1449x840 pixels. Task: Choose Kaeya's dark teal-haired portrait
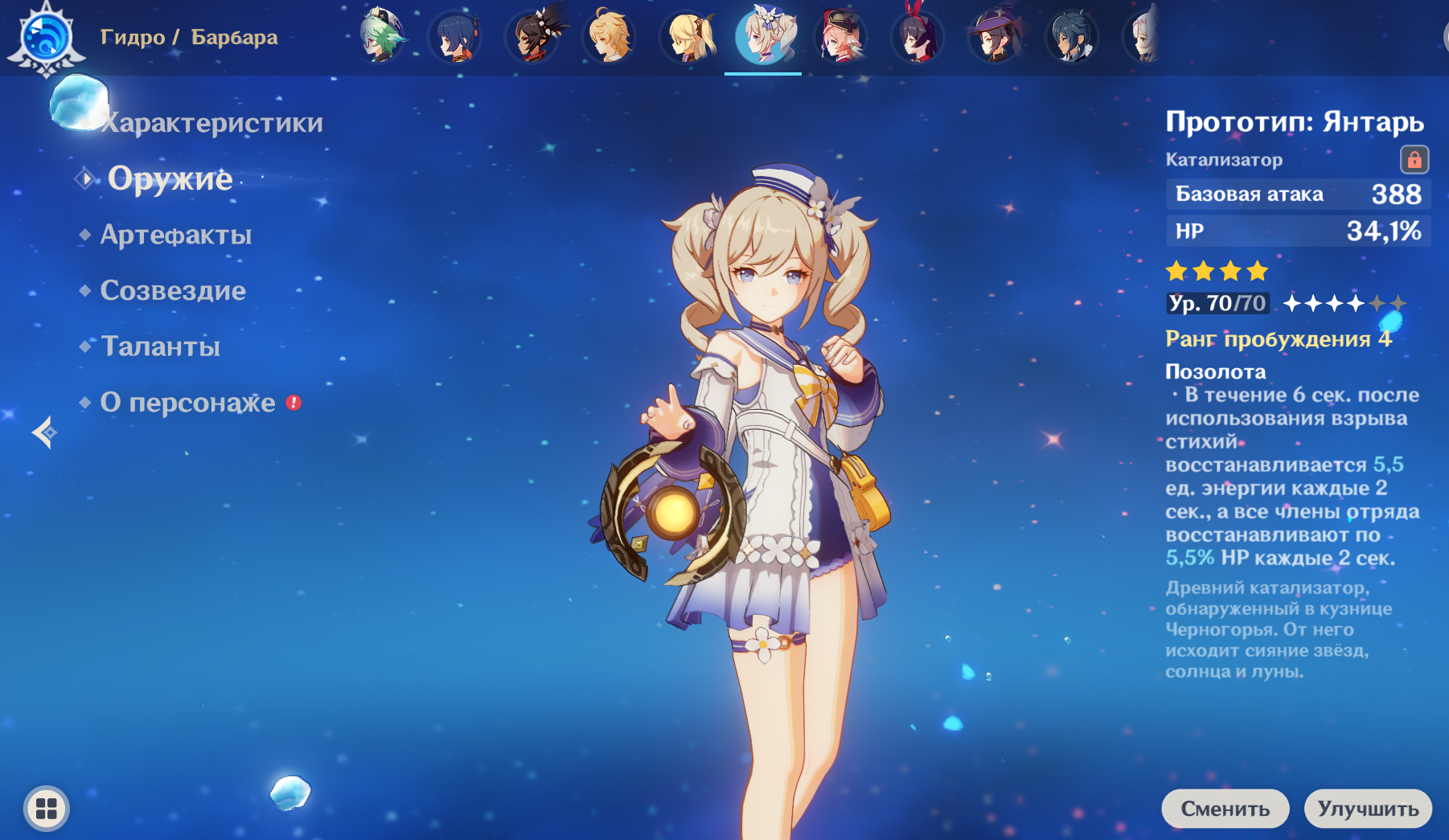pos(1071,36)
